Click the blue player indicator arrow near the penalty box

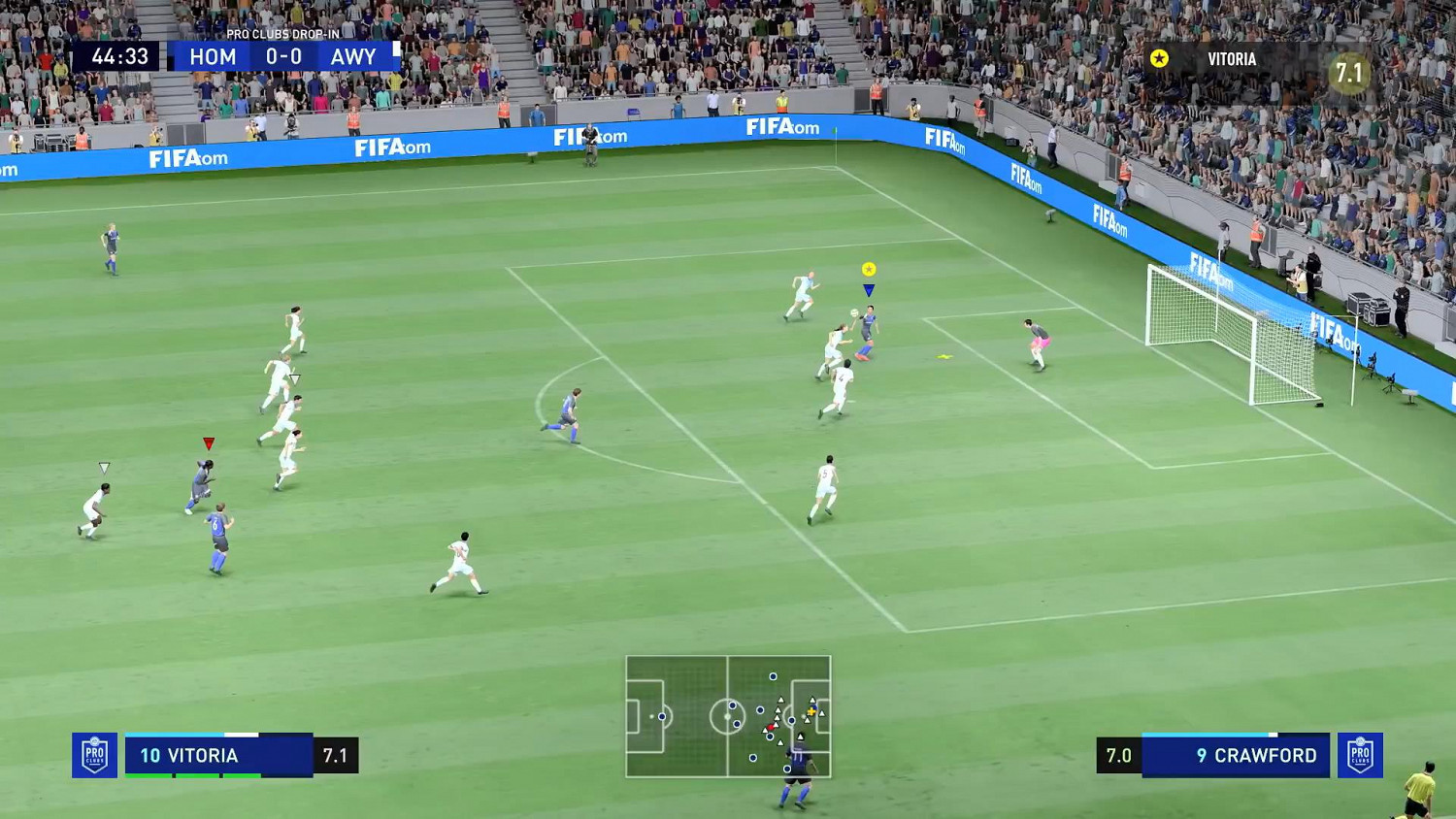coord(870,289)
